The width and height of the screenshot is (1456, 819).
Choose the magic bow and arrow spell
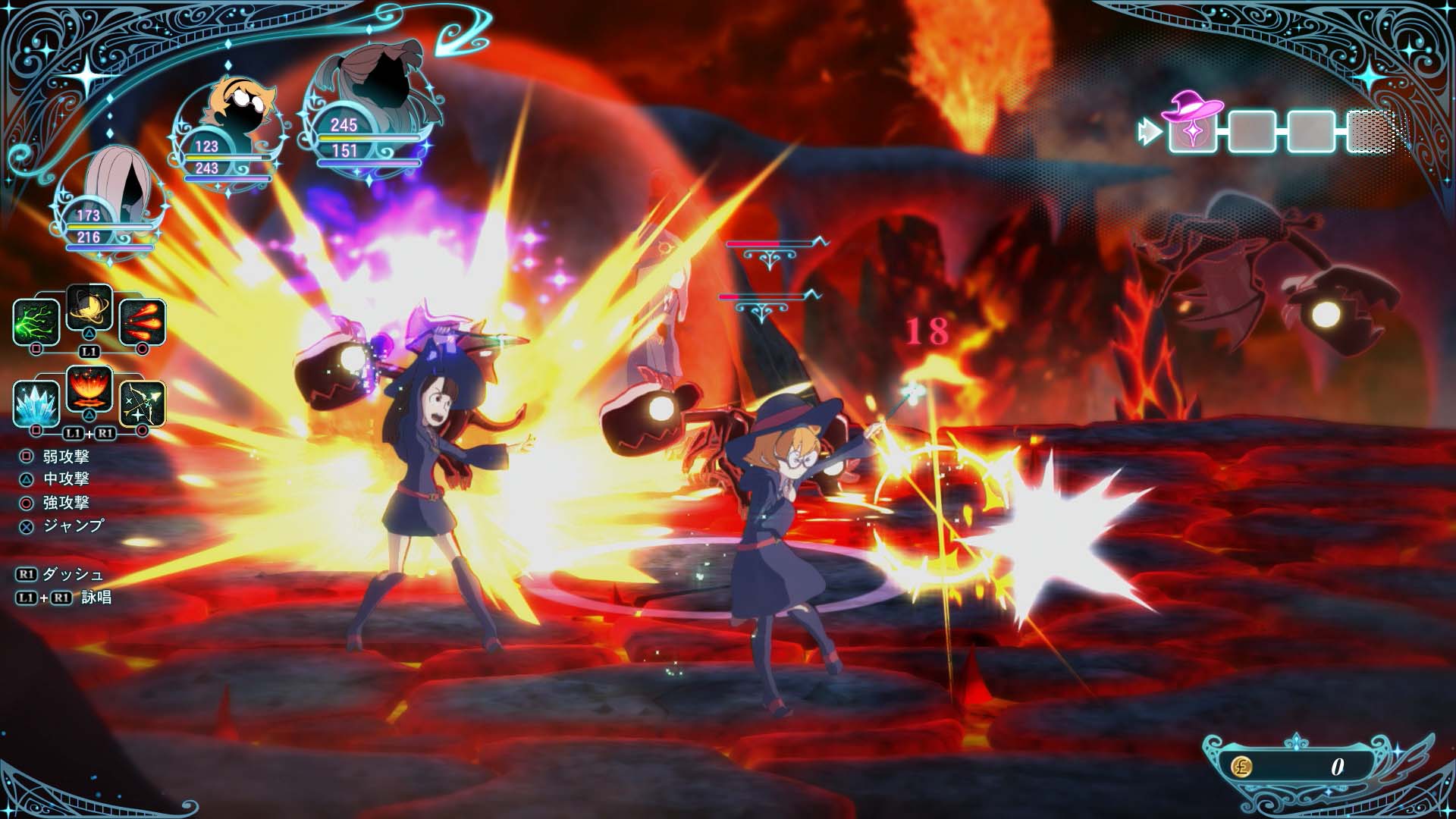pyautogui.click(x=142, y=402)
